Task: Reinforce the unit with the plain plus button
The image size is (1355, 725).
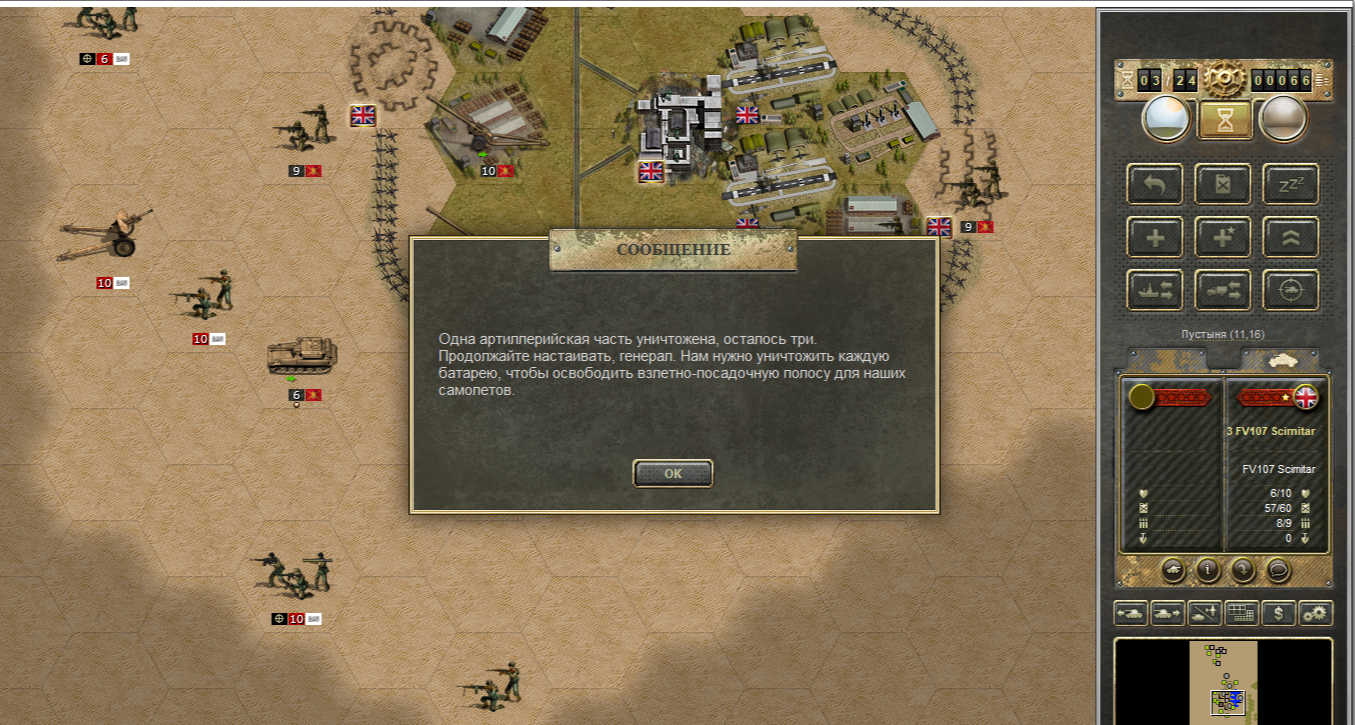Action: (x=1155, y=237)
